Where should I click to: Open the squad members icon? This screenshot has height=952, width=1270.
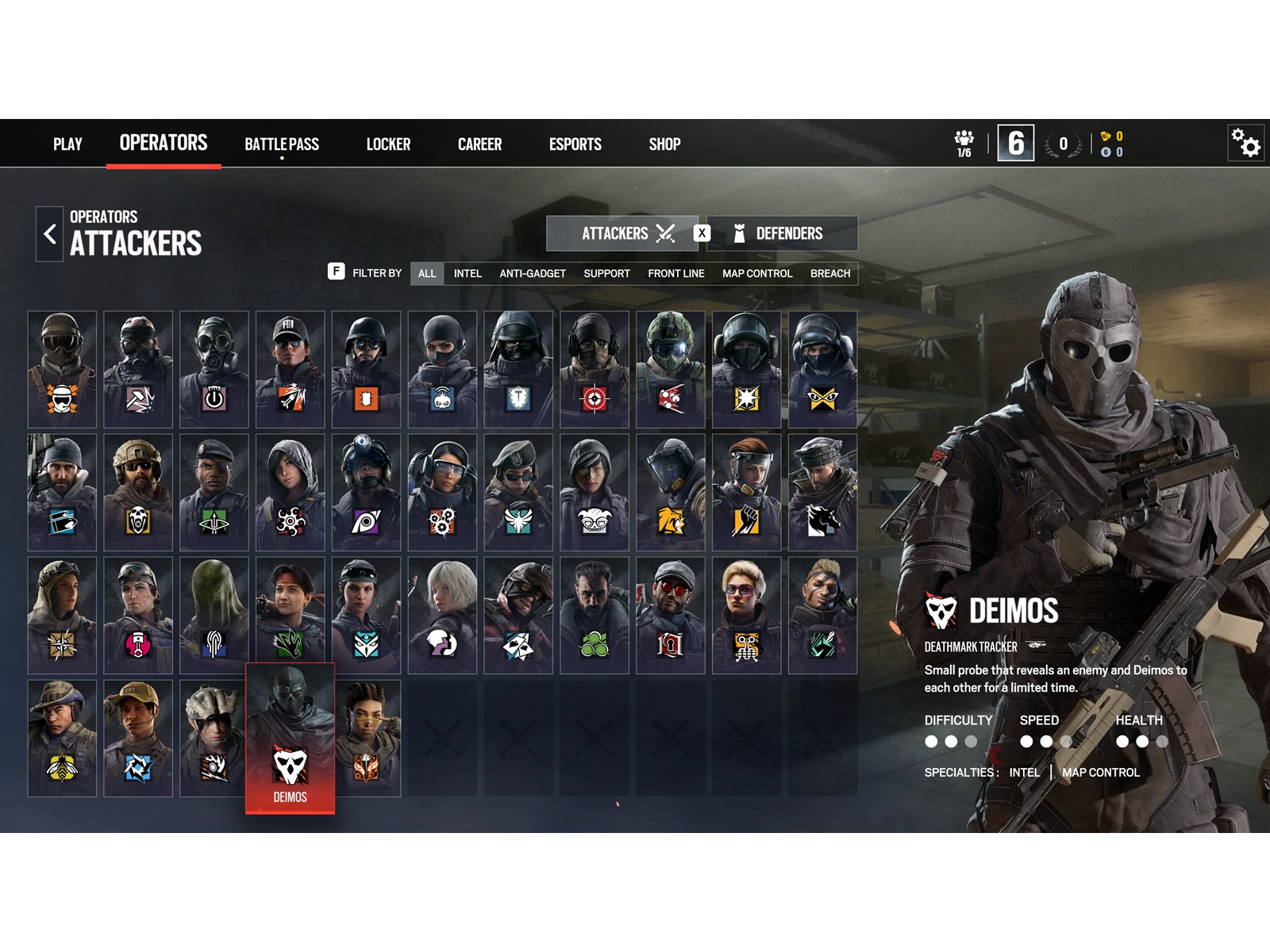tap(964, 144)
